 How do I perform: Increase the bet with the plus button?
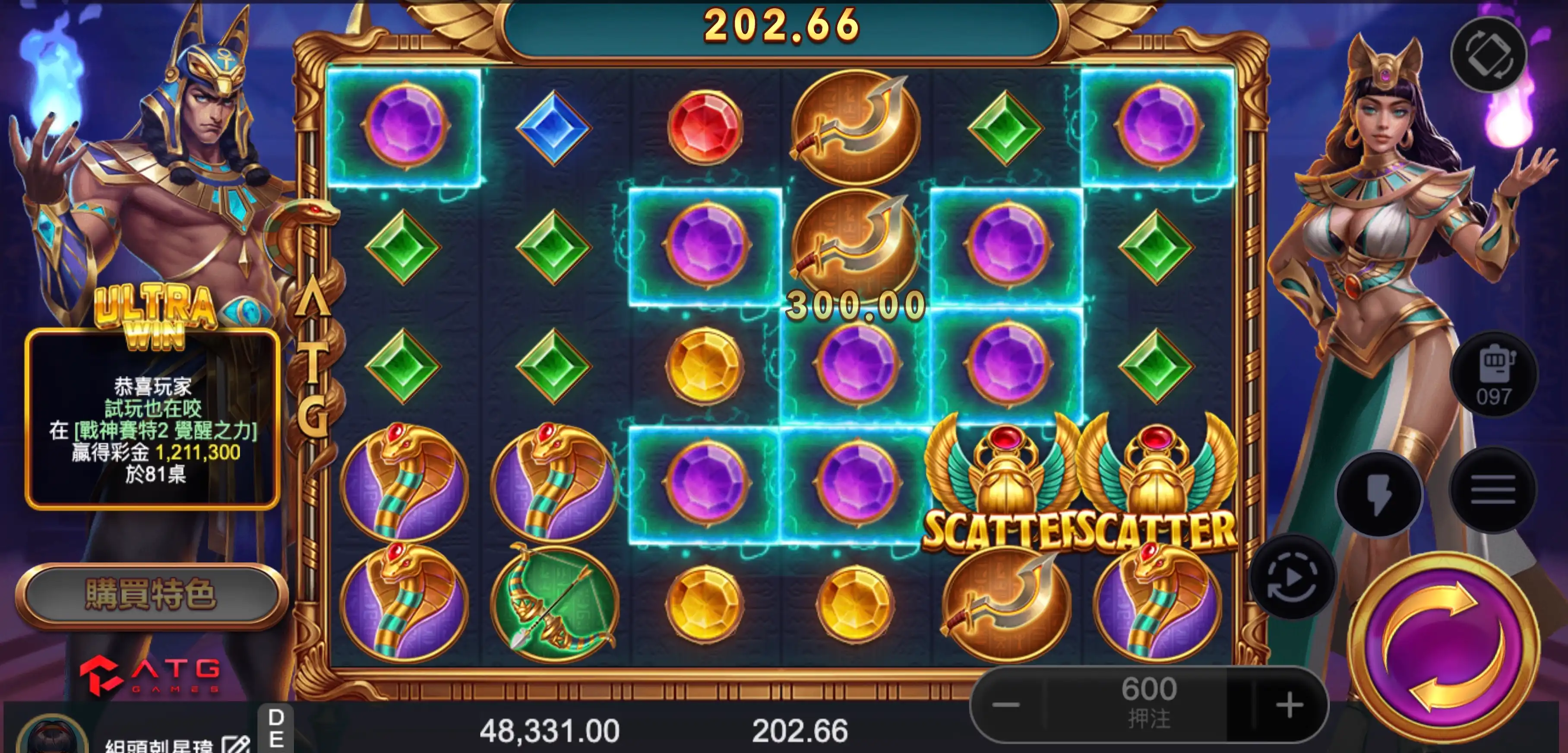coord(1289,706)
